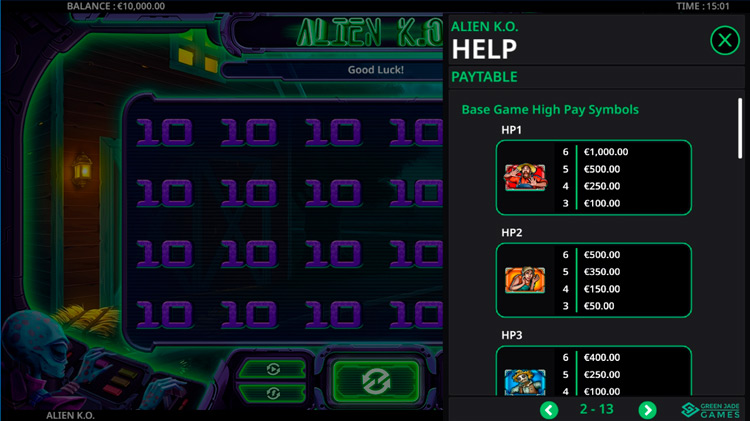Click the paytable scrollbar
This screenshot has height=421, width=750.
[x=741, y=127]
